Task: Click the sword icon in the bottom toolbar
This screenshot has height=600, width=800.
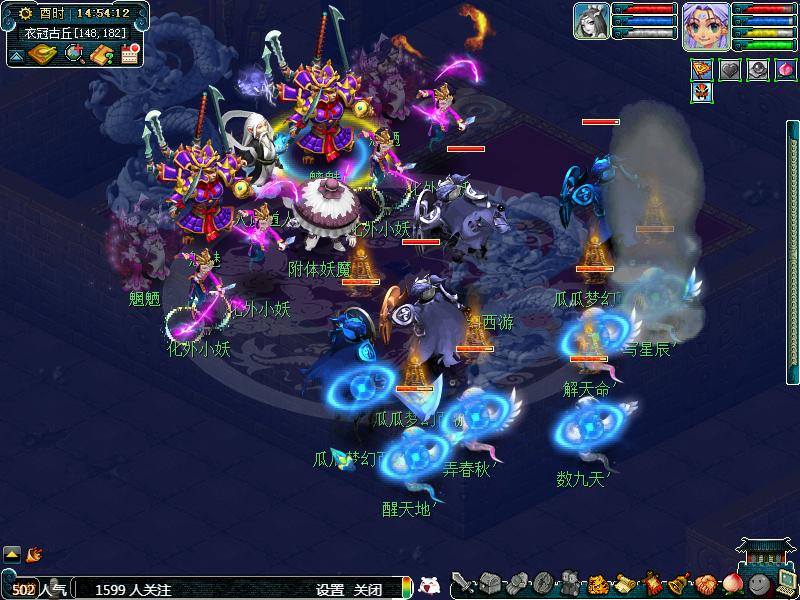Action: point(462,583)
